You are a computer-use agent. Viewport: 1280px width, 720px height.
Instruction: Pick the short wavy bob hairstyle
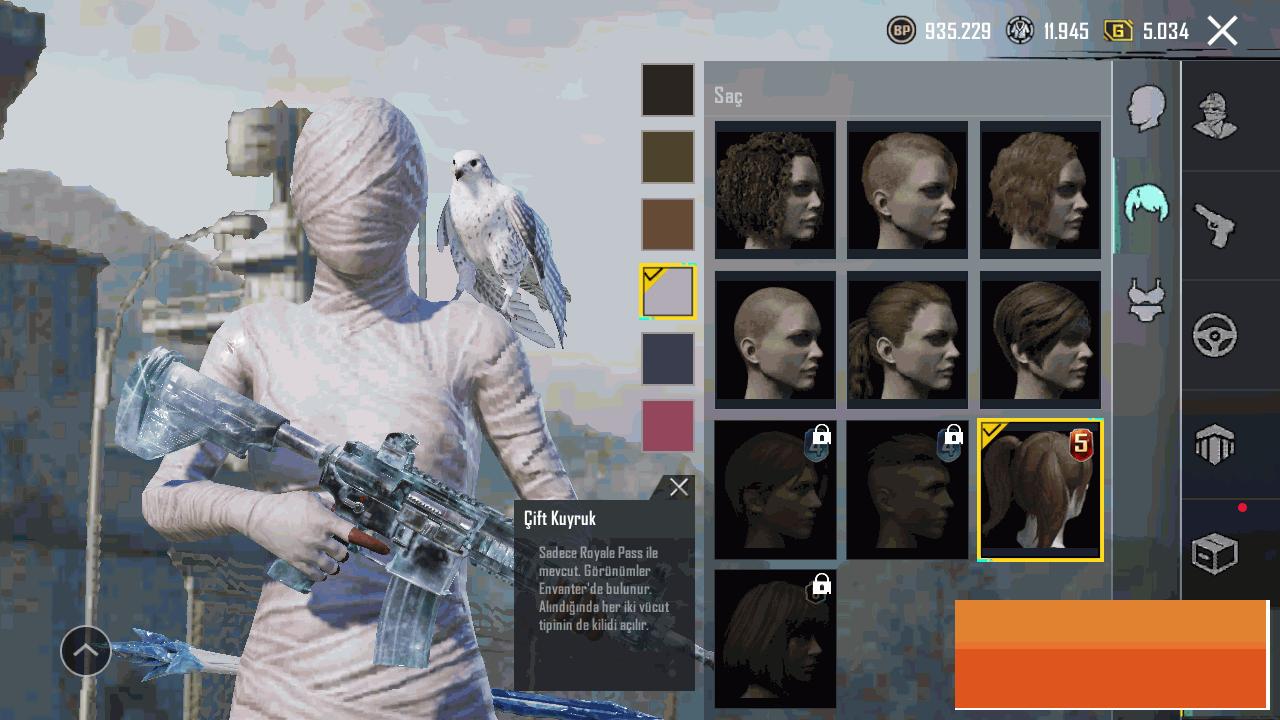click(1040, 189)
